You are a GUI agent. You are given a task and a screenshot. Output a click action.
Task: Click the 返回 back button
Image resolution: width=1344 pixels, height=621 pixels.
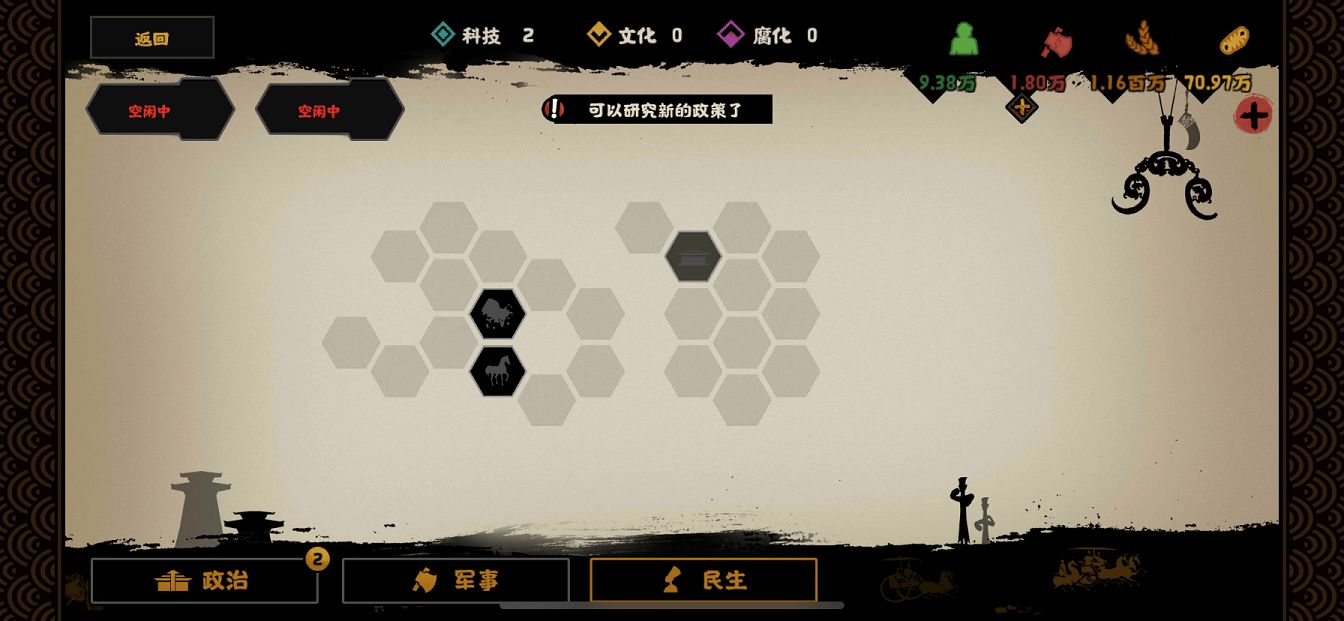[x=152, y=38]
